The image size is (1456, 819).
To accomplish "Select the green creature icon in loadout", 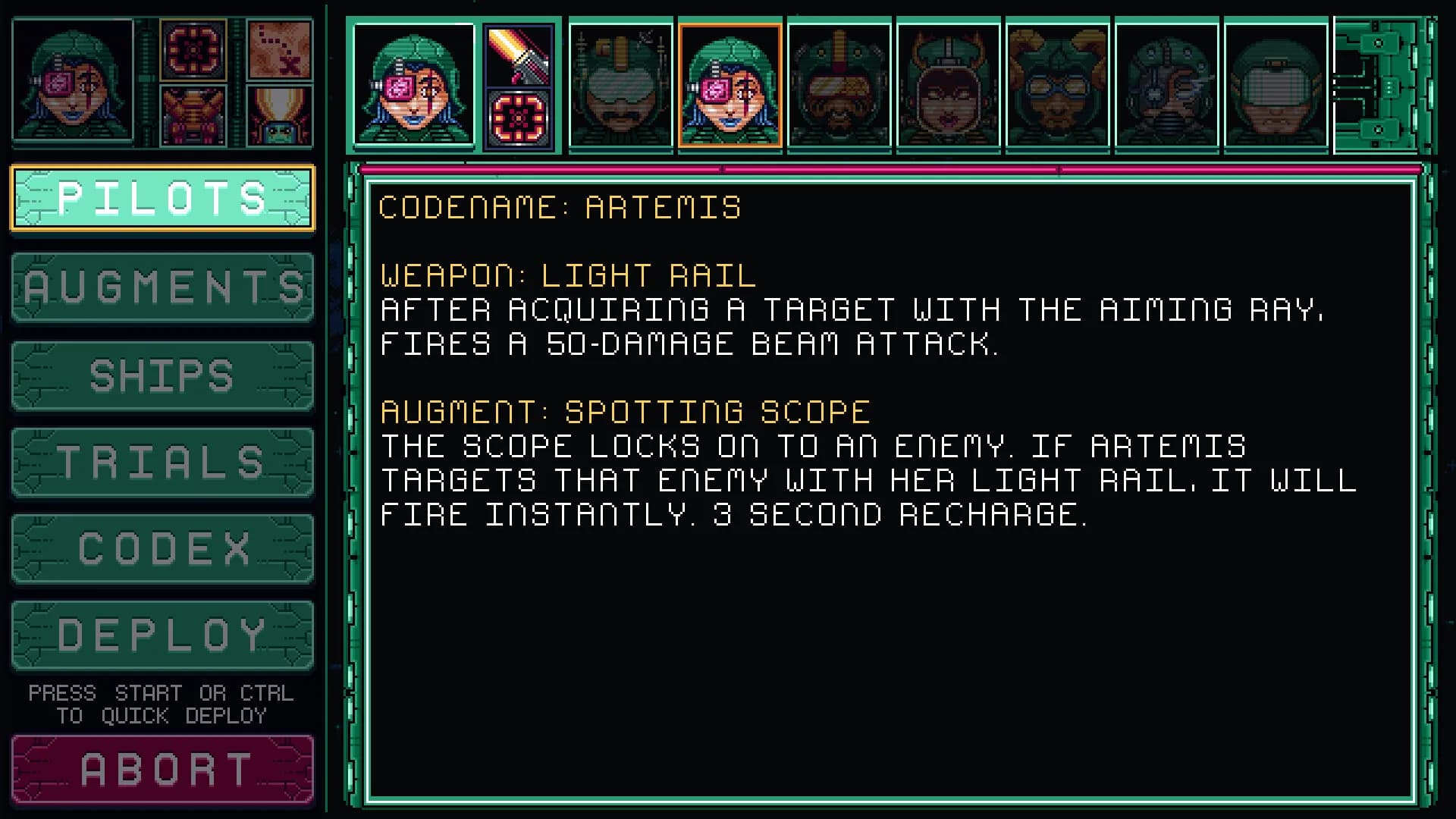I will (x=280, y=116).
